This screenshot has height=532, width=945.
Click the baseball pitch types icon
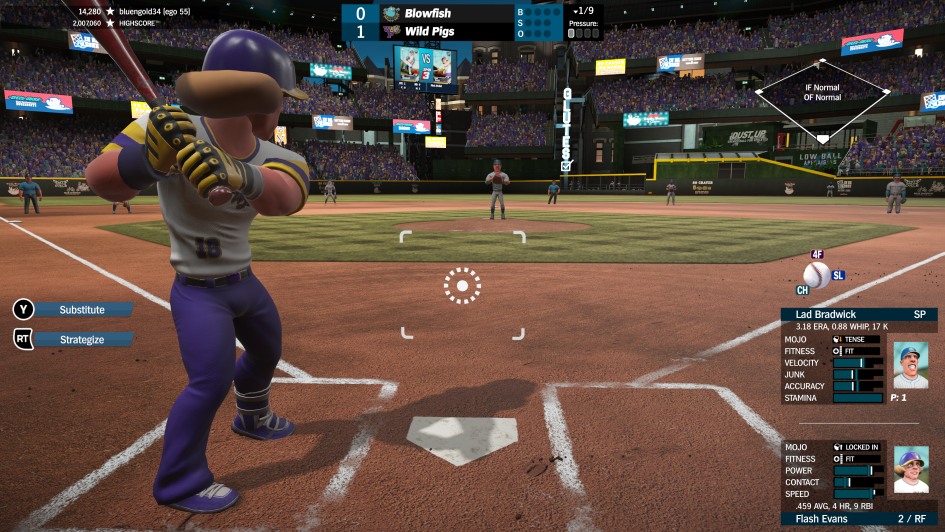(x=817, y=275)
